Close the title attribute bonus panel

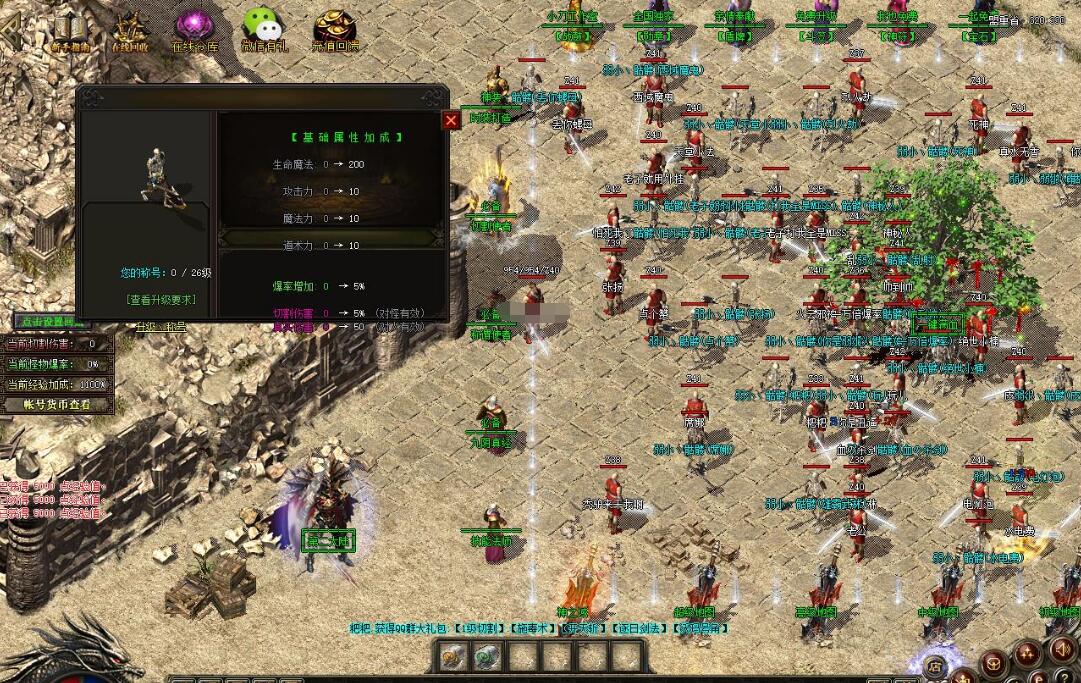click(451, 120)
